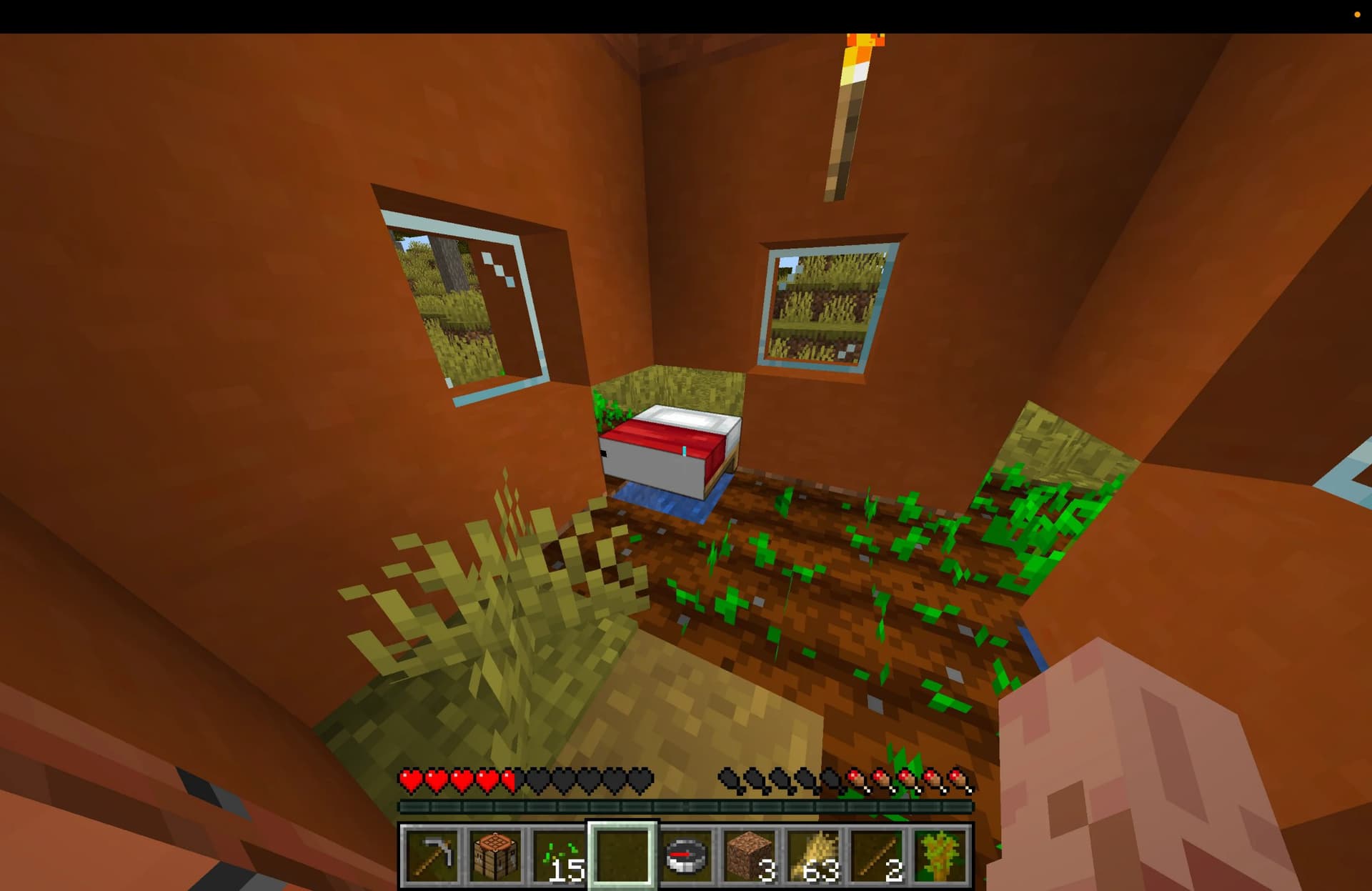The width and height of the screenshot is (1372, 891).
Task: Click the orange indicator dot in the top-right corner
Action: coord(1356,14)
